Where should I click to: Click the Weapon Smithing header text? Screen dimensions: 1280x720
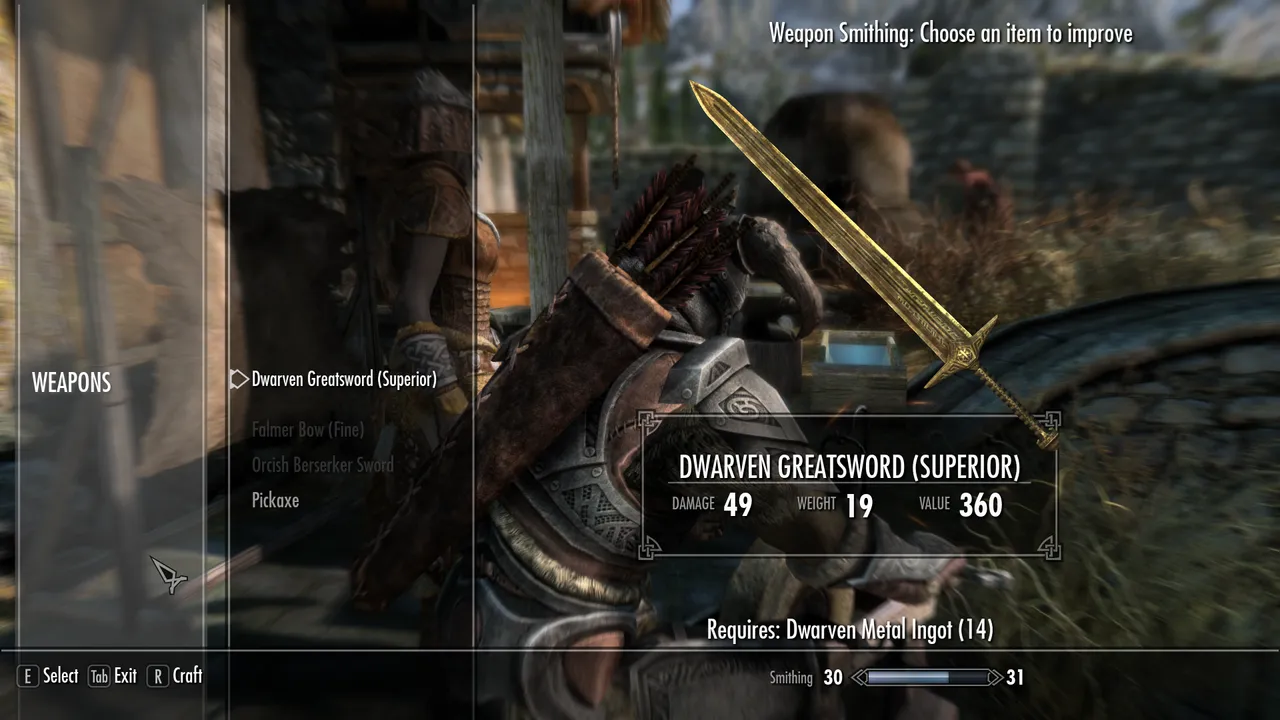[949, 33]
